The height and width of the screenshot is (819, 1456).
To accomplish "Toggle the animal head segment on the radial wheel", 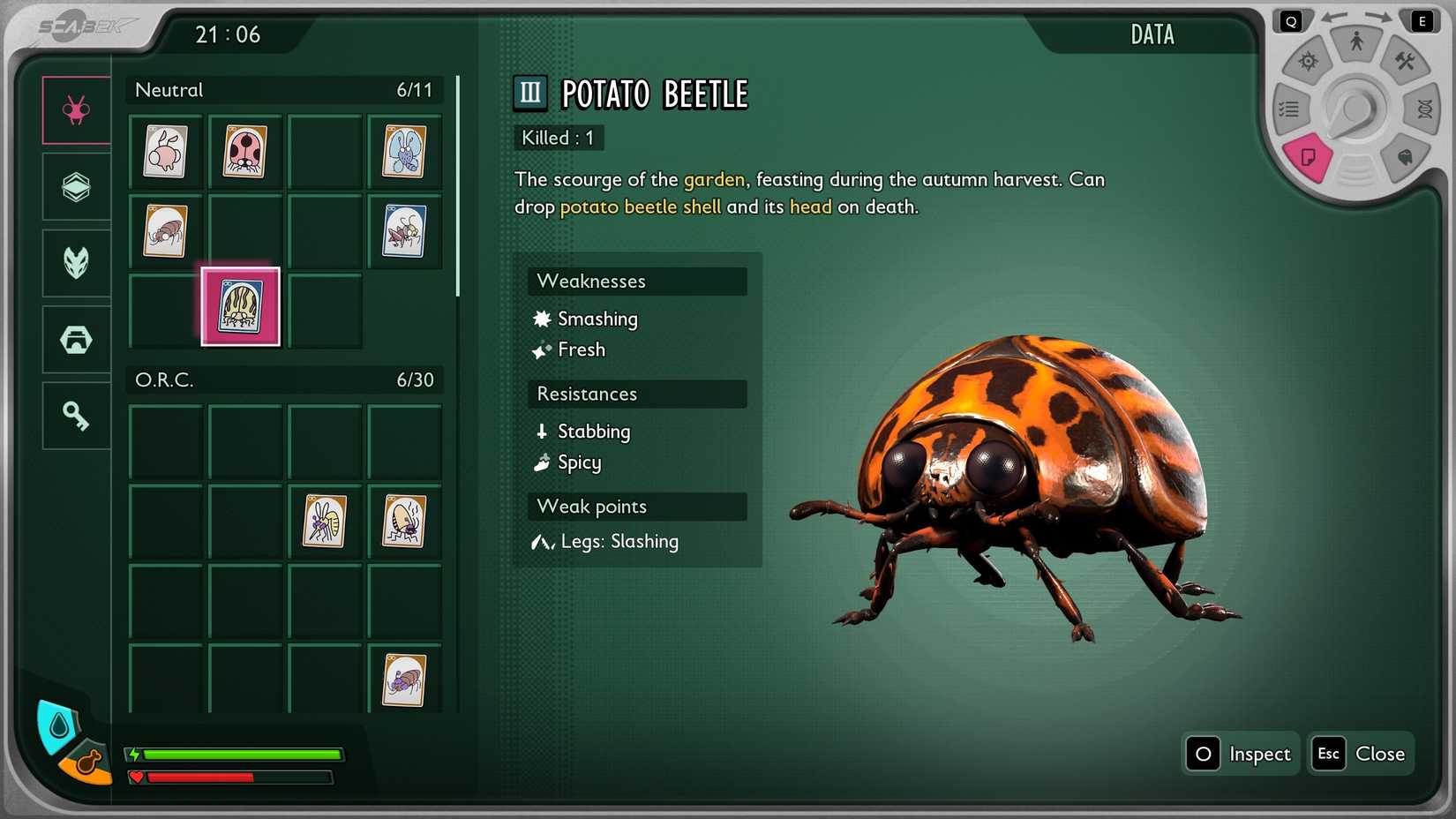I will coord(1407,155).
